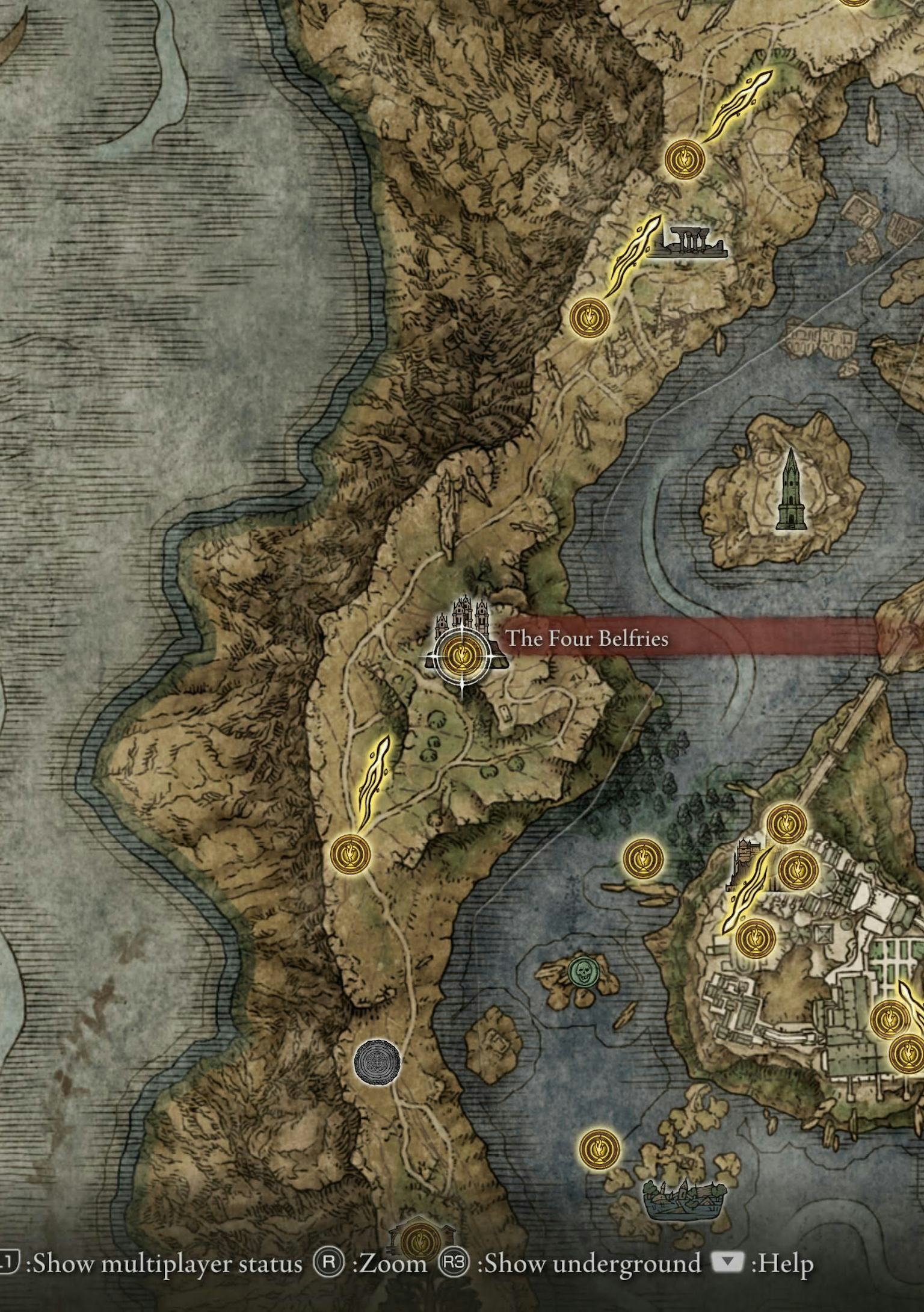This screenshot has width=924, height=1312.
Task: Select the site of grace below the ruined columns
Action: [590, 317]
